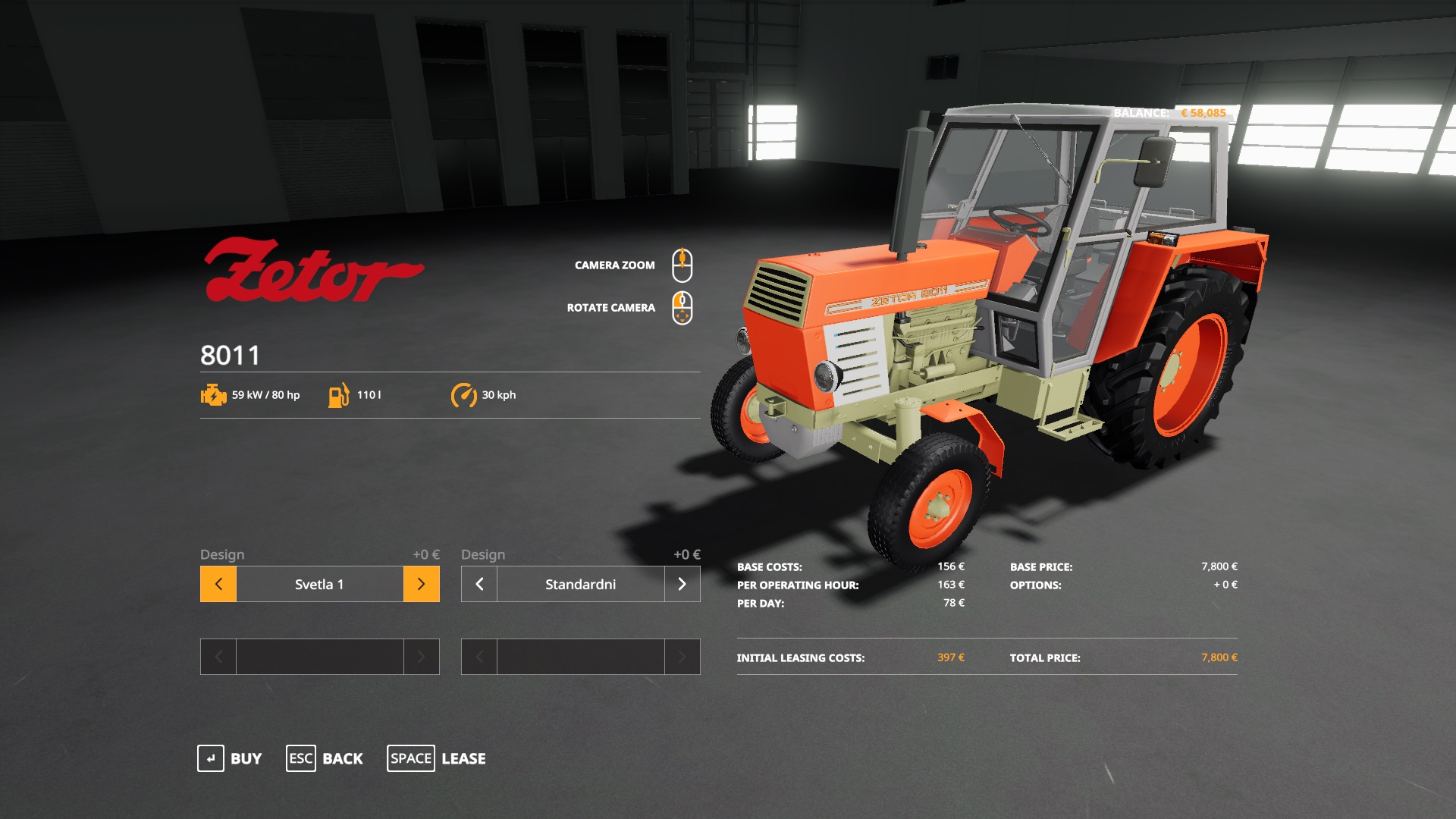
Task: Lease the tractor instead of buying
Action: tap(437, 758)
